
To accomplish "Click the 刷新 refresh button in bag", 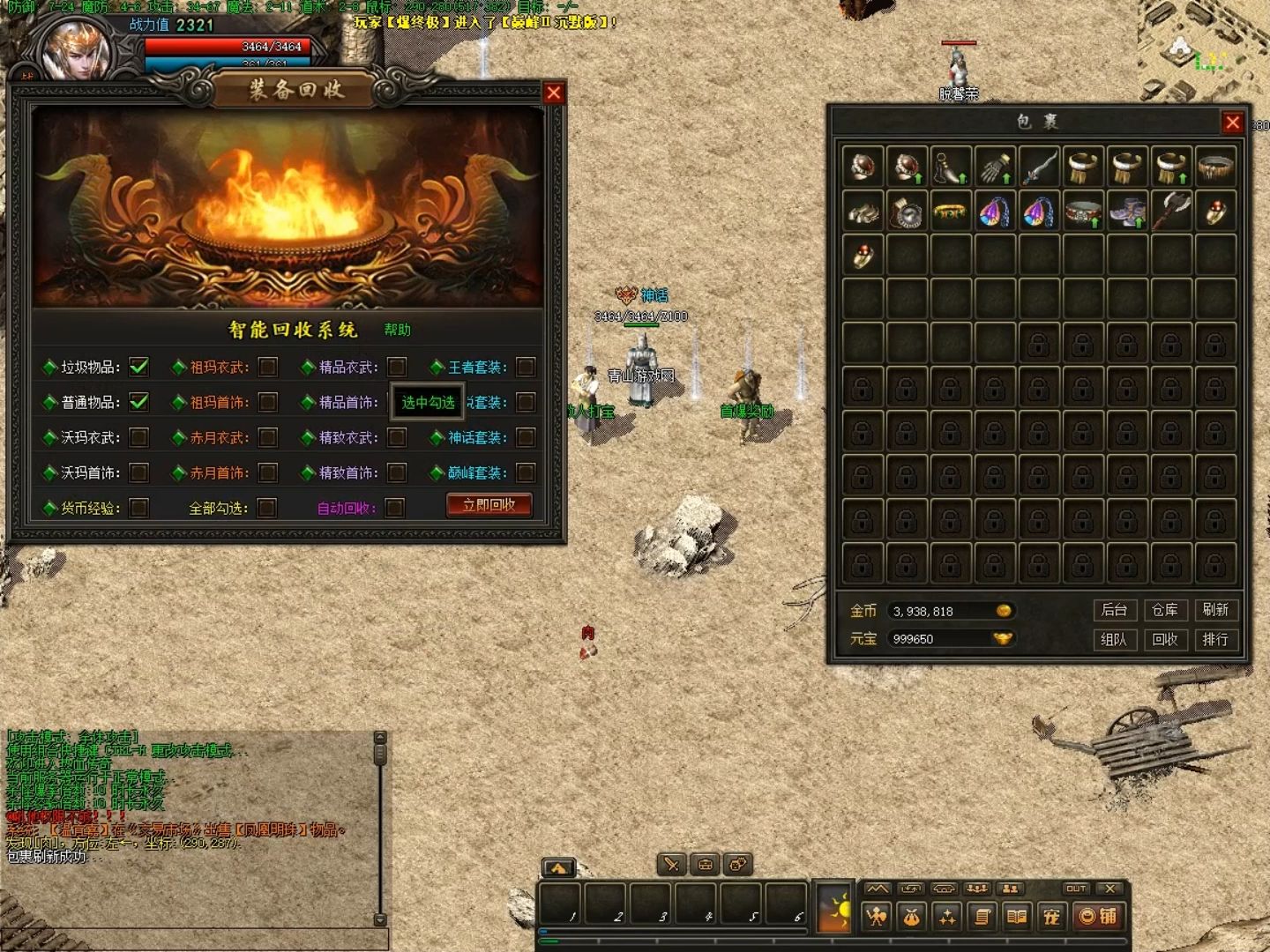I will [1214, 610].
